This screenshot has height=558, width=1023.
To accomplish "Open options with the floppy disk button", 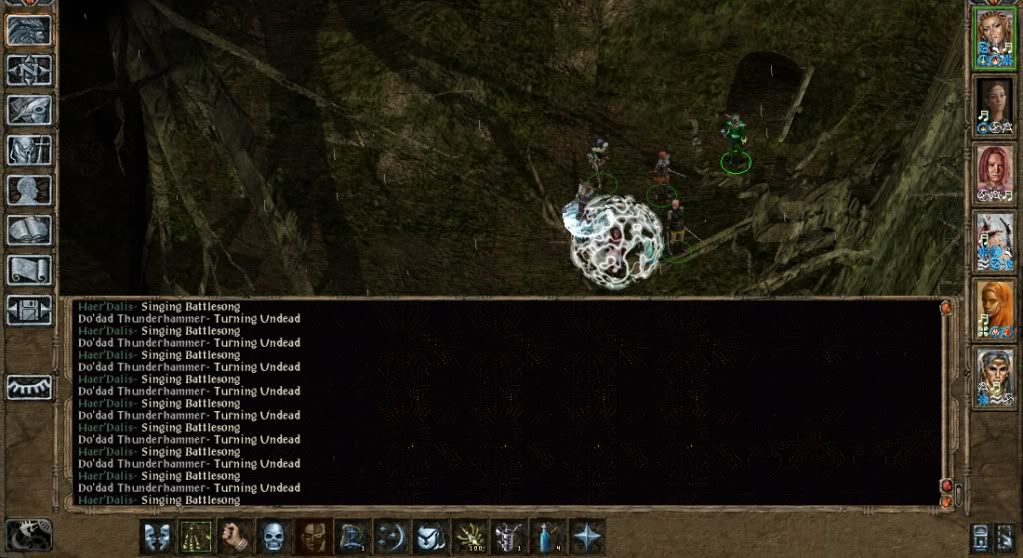I will tap(30, 309).
